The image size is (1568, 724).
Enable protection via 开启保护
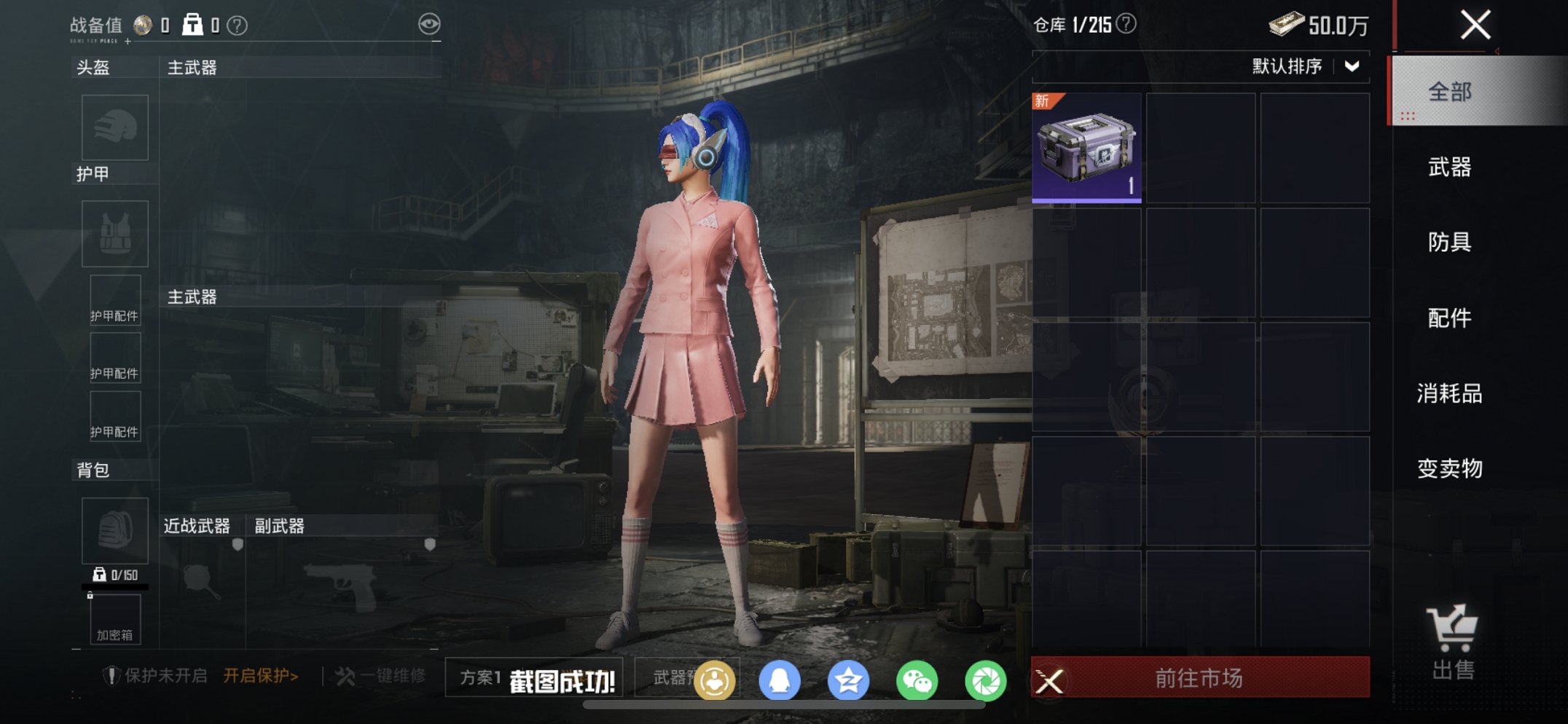point(259,674)
